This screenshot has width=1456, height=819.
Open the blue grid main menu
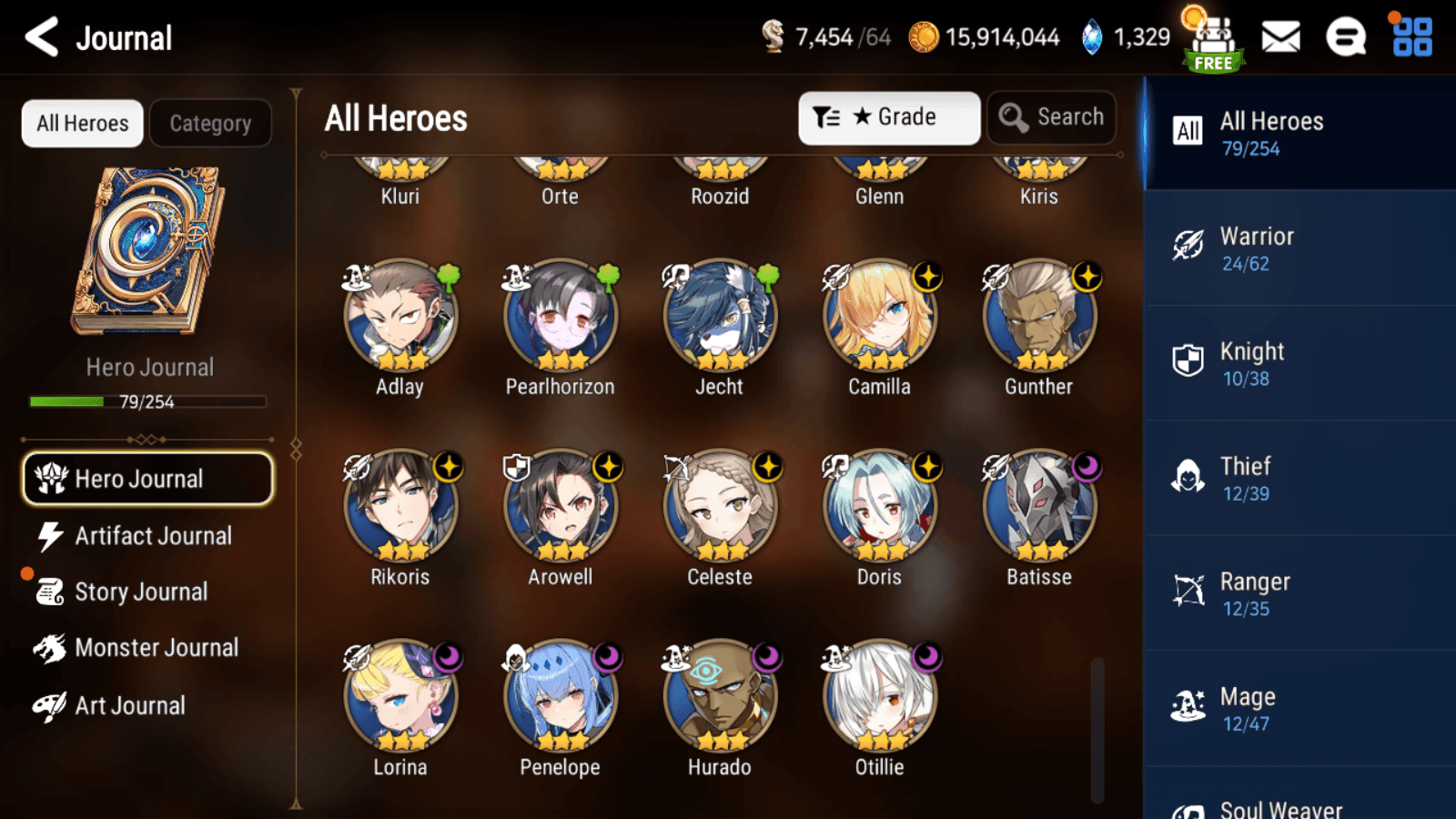coord(1412,37)
